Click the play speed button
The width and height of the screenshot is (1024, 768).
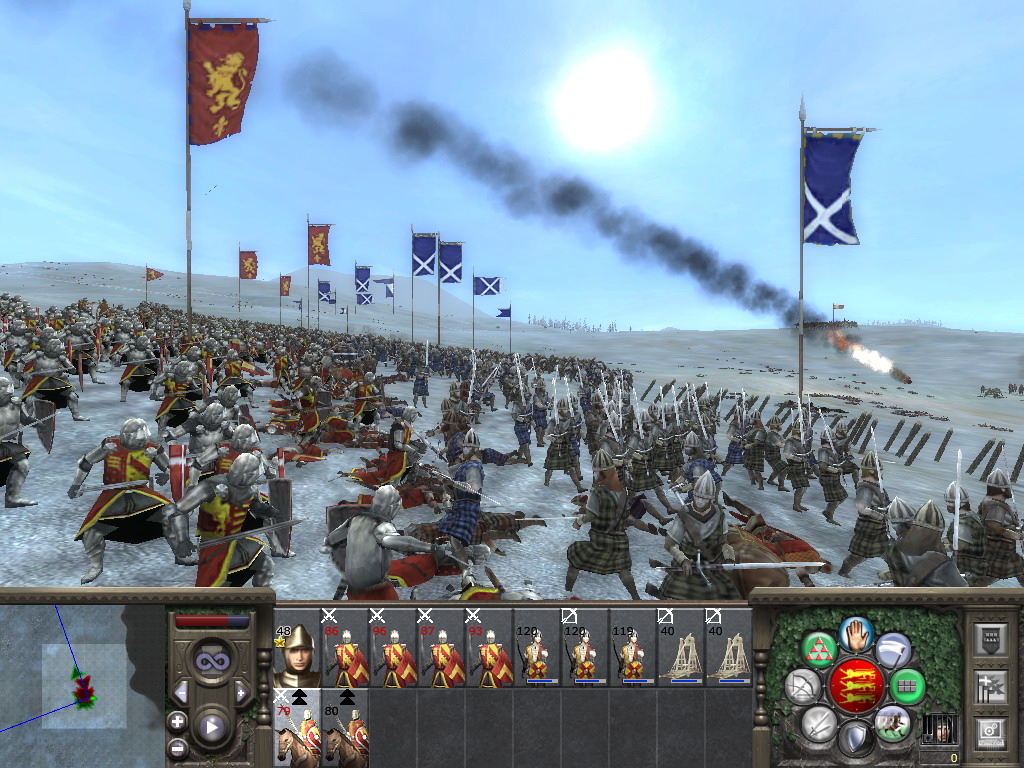[x=212, y=726]
